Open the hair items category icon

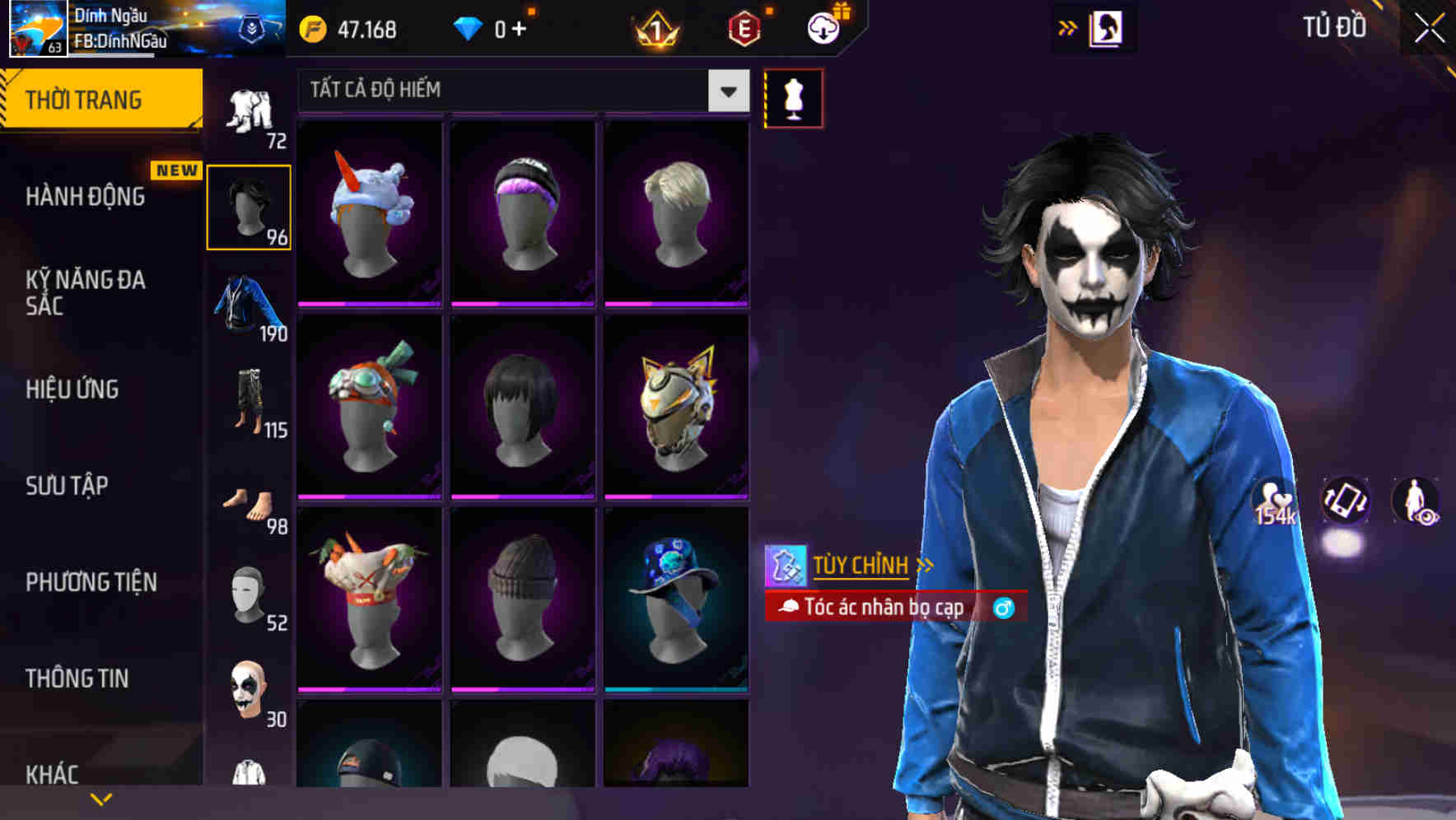click(x=249, y=204)
